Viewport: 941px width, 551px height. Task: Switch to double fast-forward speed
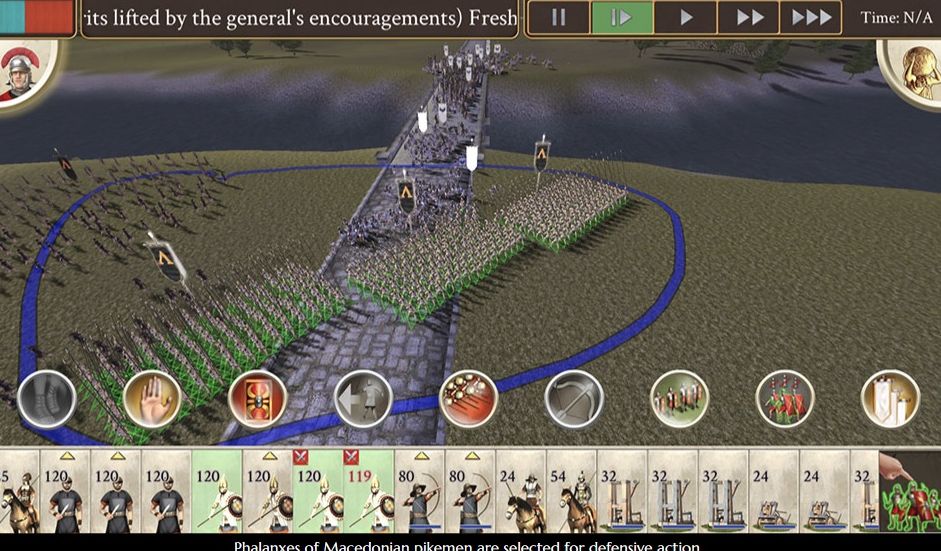click(x=748, y=18)
